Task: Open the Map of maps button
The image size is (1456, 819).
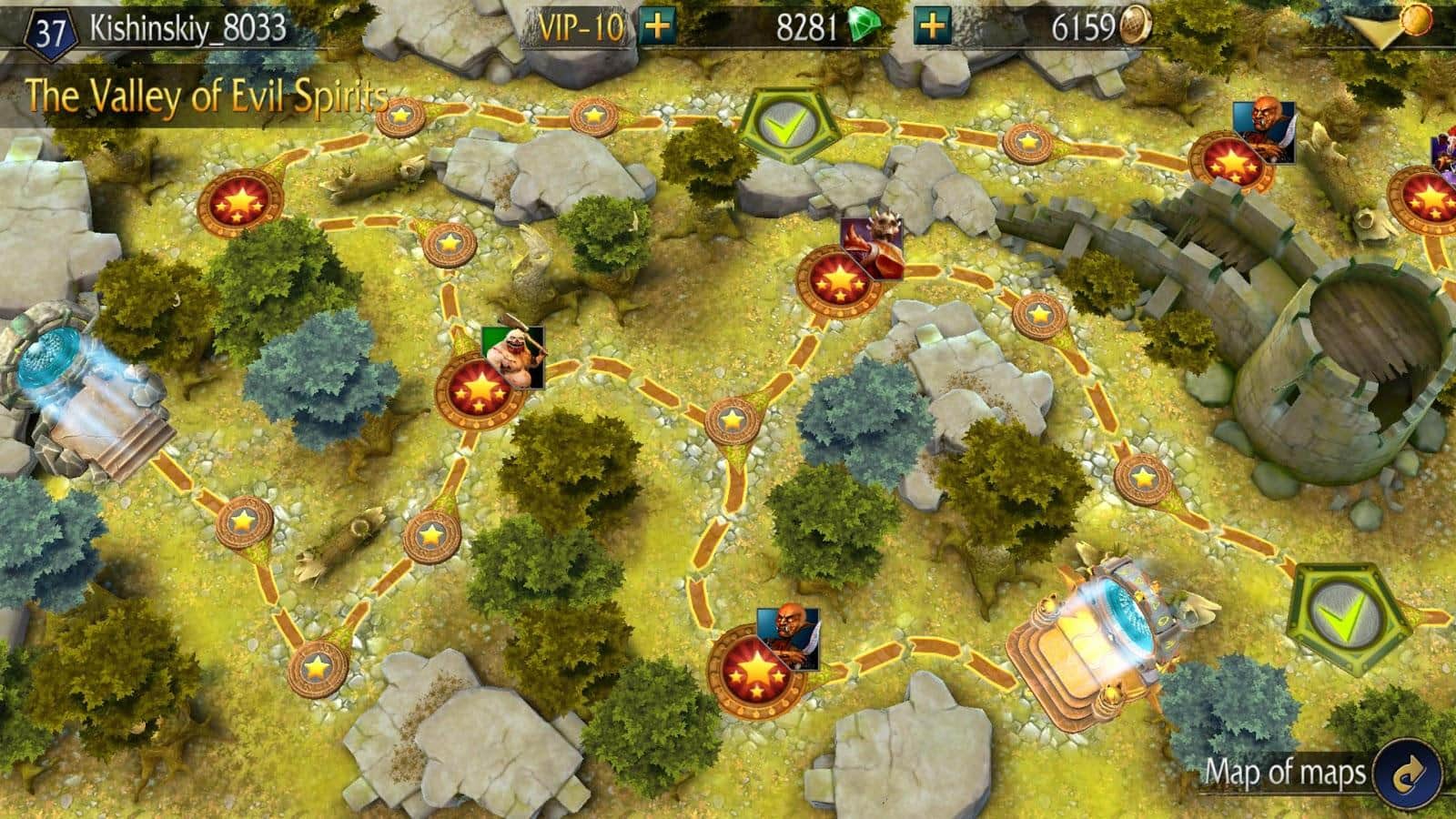Action: point(1409,773)
